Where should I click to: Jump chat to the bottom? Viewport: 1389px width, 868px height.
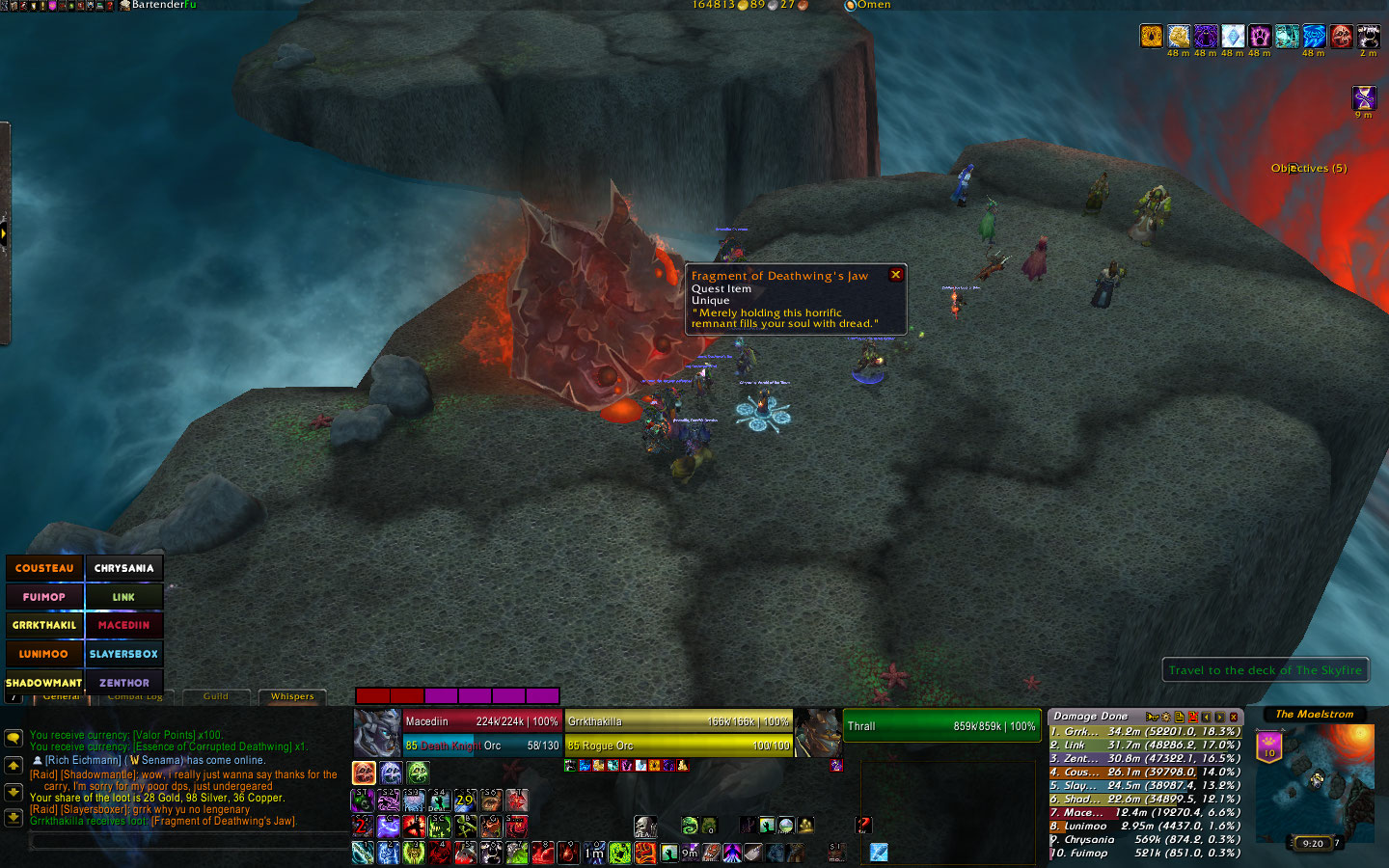tap(14, 817)
